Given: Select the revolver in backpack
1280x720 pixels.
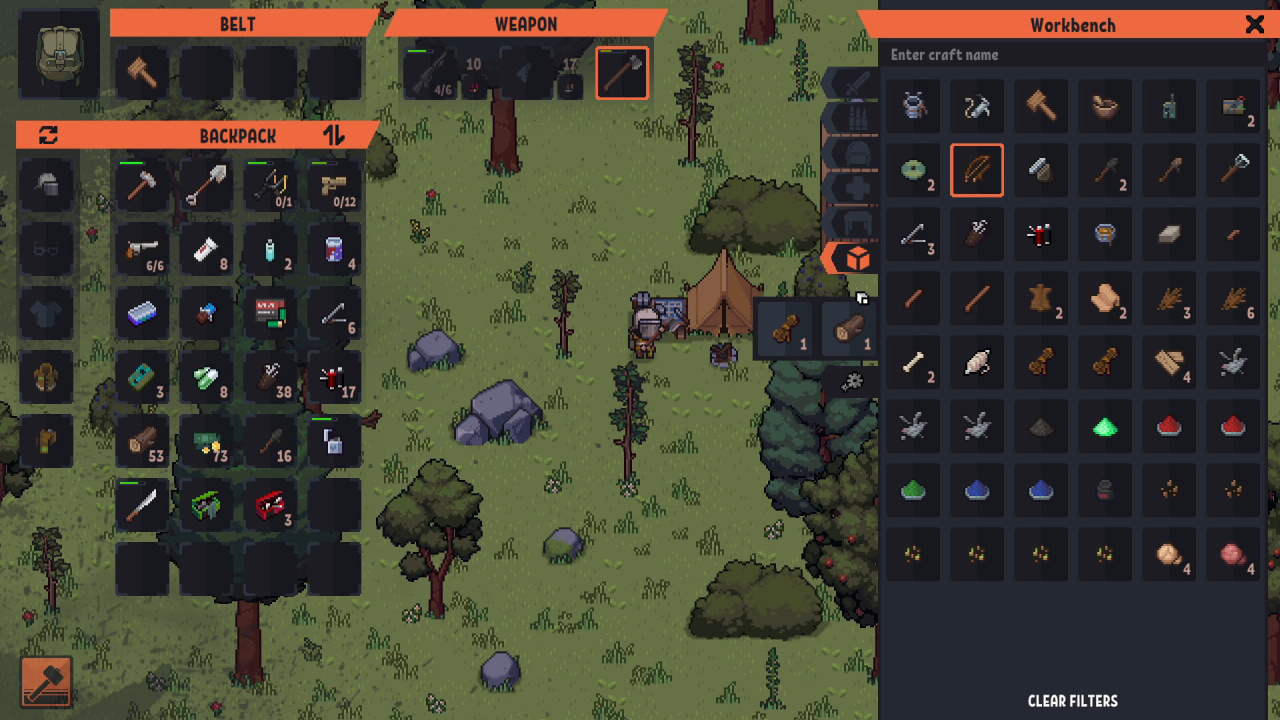Looking at the screenshot, I should tap(142, 250).
